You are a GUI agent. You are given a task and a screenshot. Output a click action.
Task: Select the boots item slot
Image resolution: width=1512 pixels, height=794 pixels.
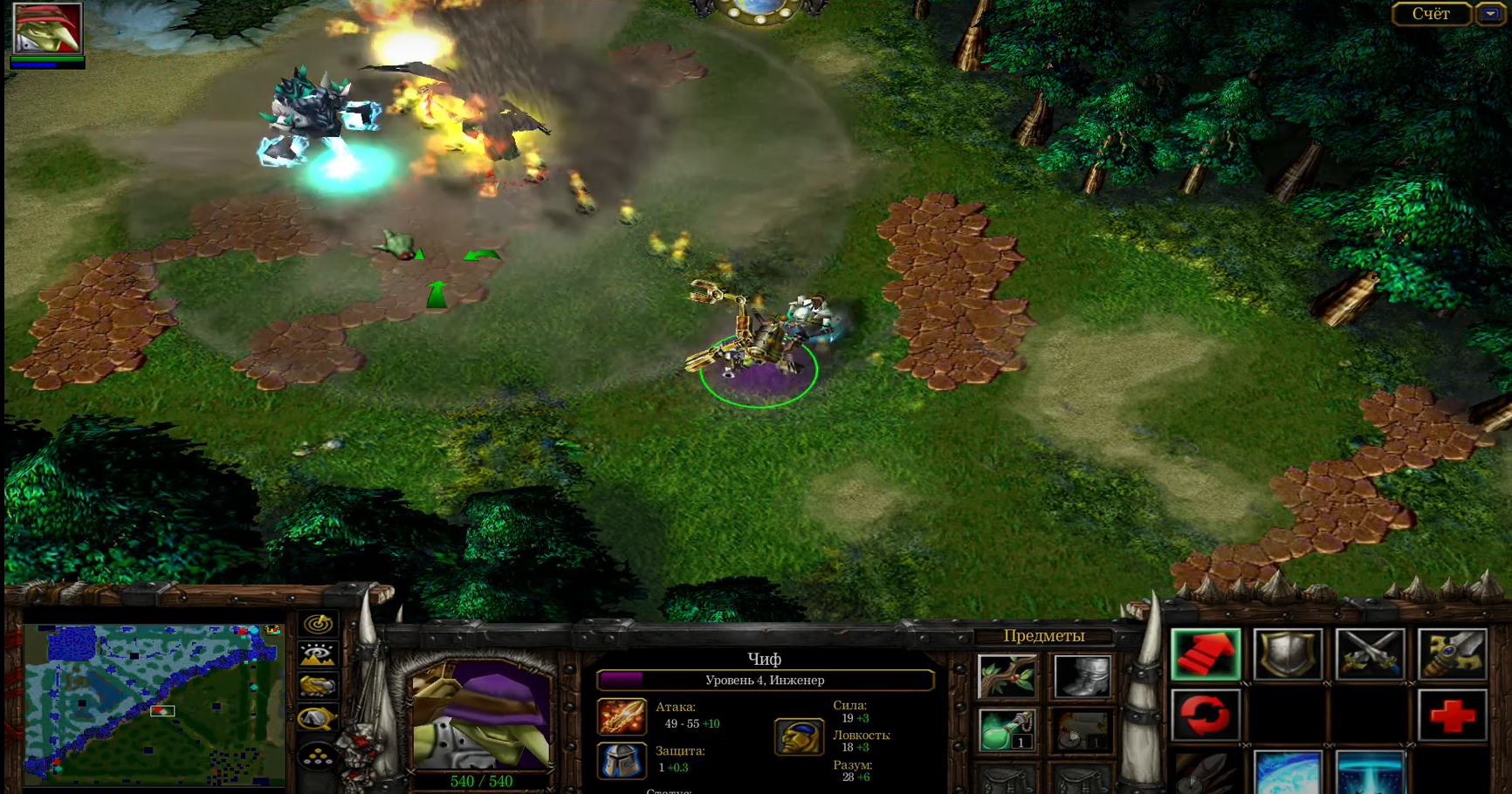(x=1082, y=676)
